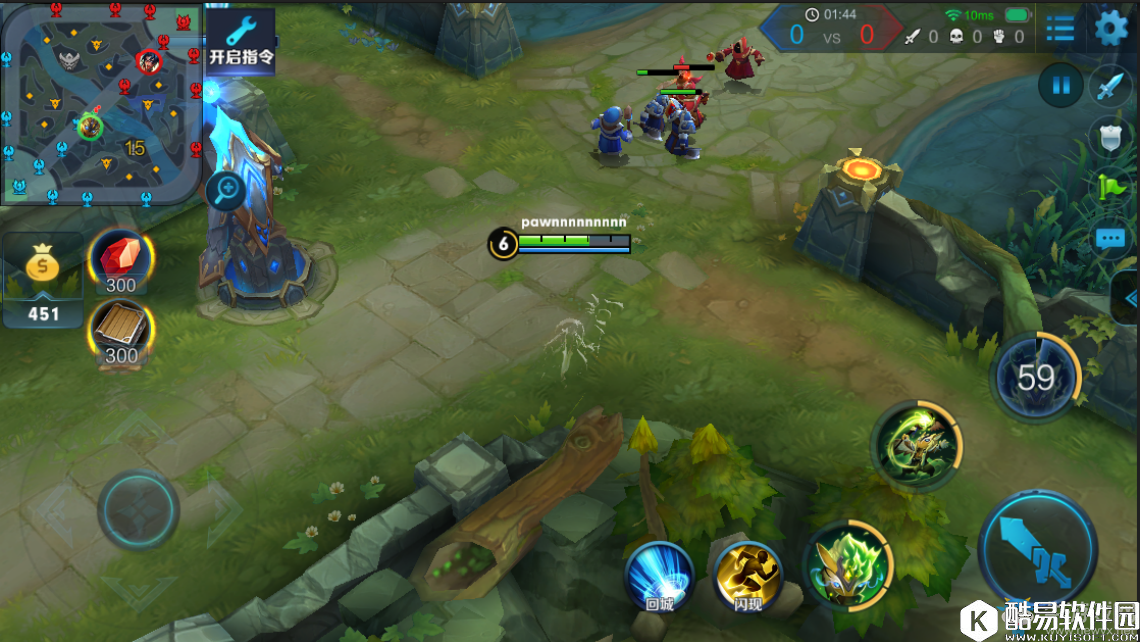Expand the arrow tab on right edge
This screenshot has height=642, width=1140.
coord(1129,298)
